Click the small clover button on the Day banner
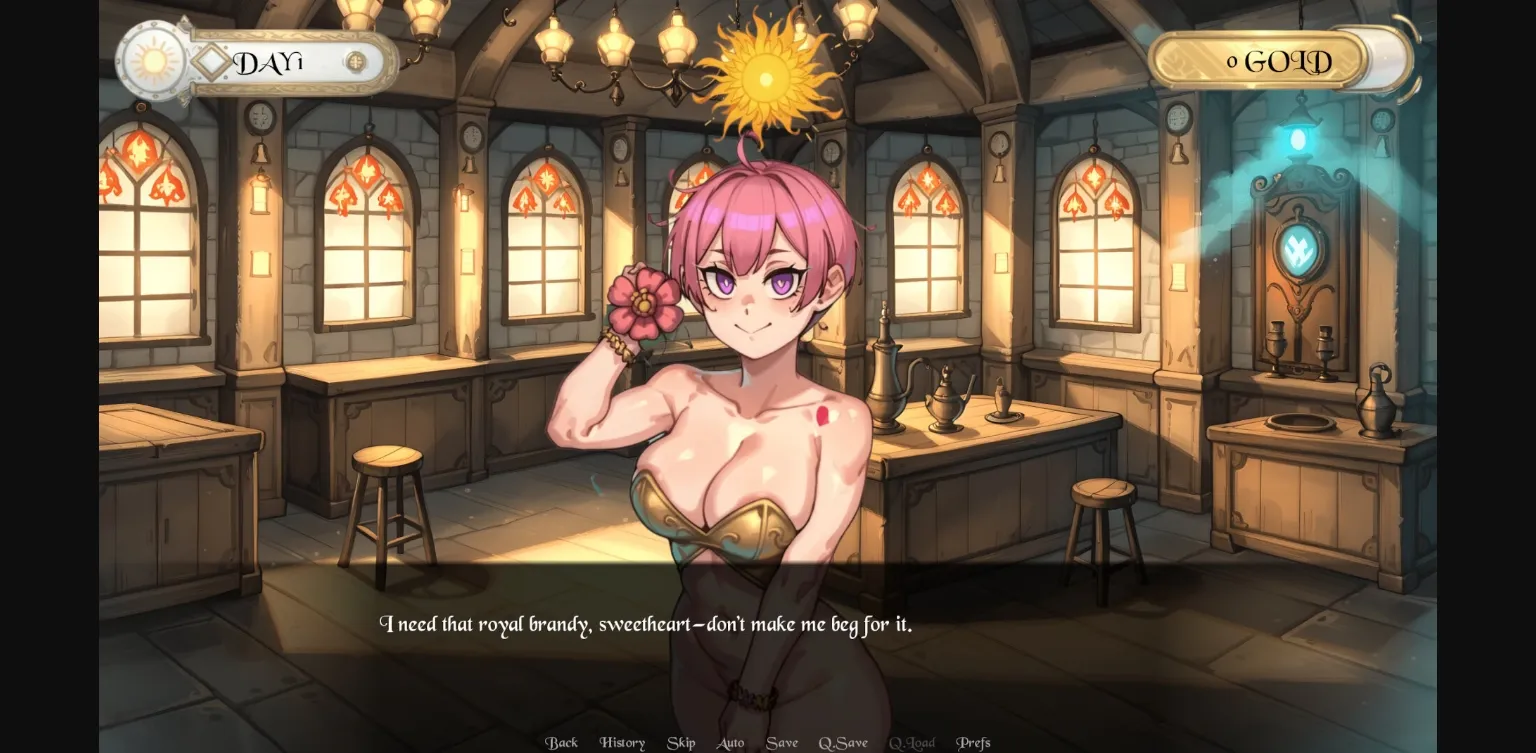The height and width of the screenshot is (753, 1536). [355, 61]
